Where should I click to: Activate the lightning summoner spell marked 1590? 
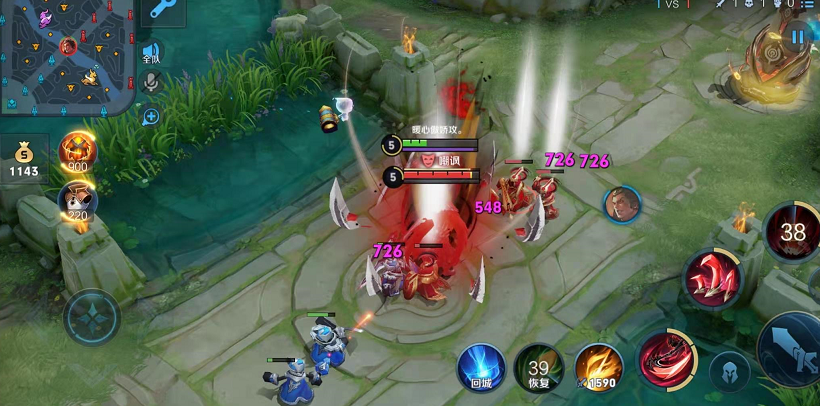click(x=598, y=367)
